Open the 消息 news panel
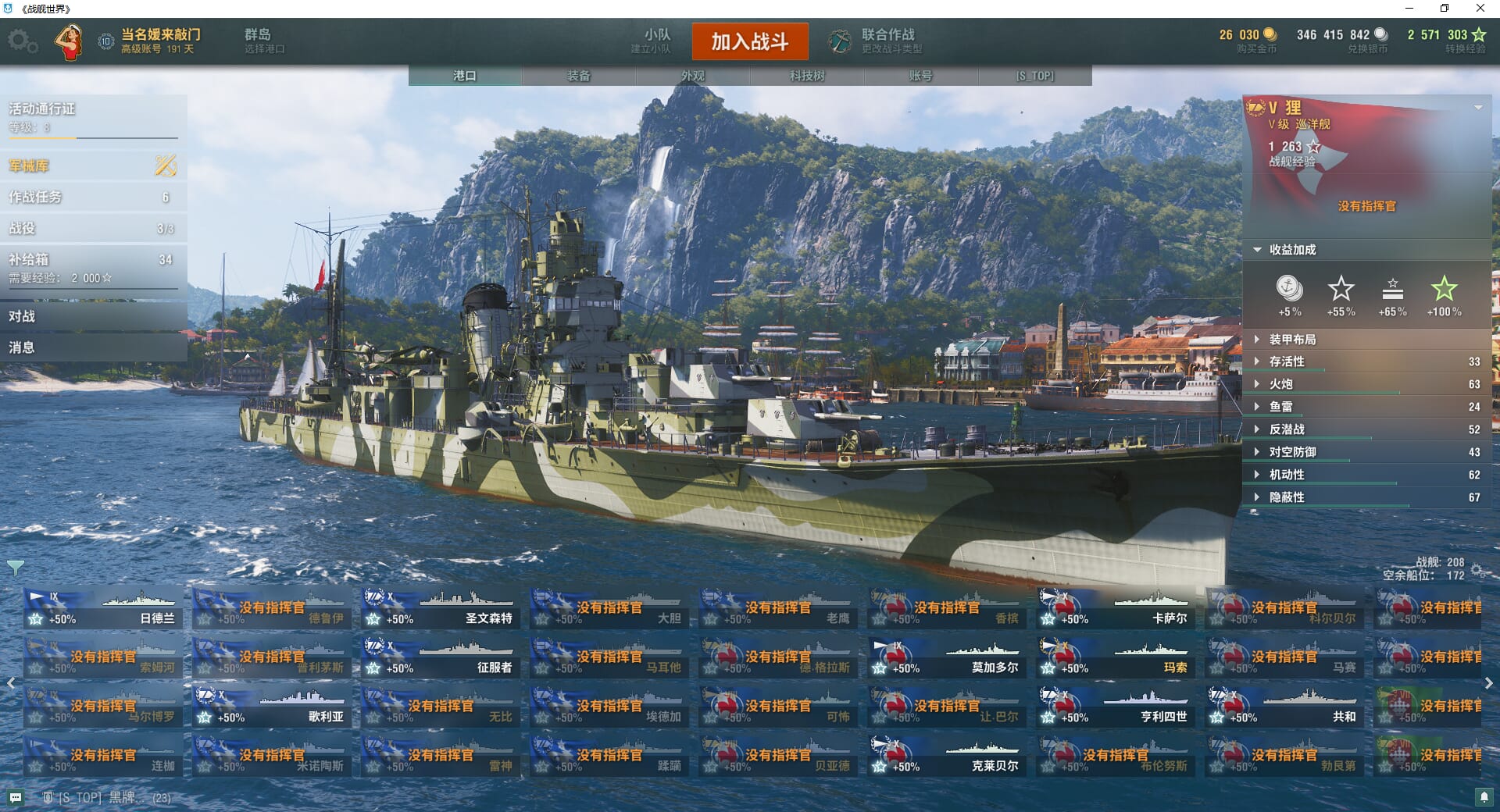 point(93,347)
